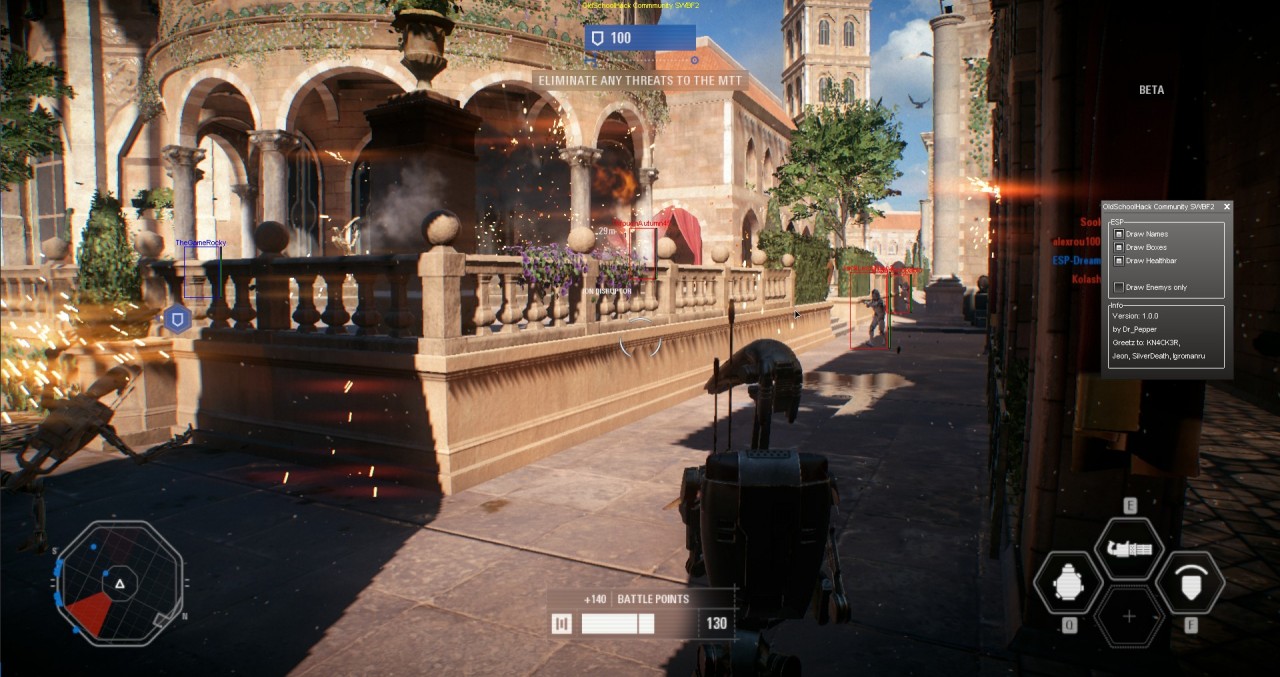Image resolution: width=1280 pixels, height=677 pixels.
Task: Toggle the Draw Boxes checkbox
Action: pos(1119,247)
